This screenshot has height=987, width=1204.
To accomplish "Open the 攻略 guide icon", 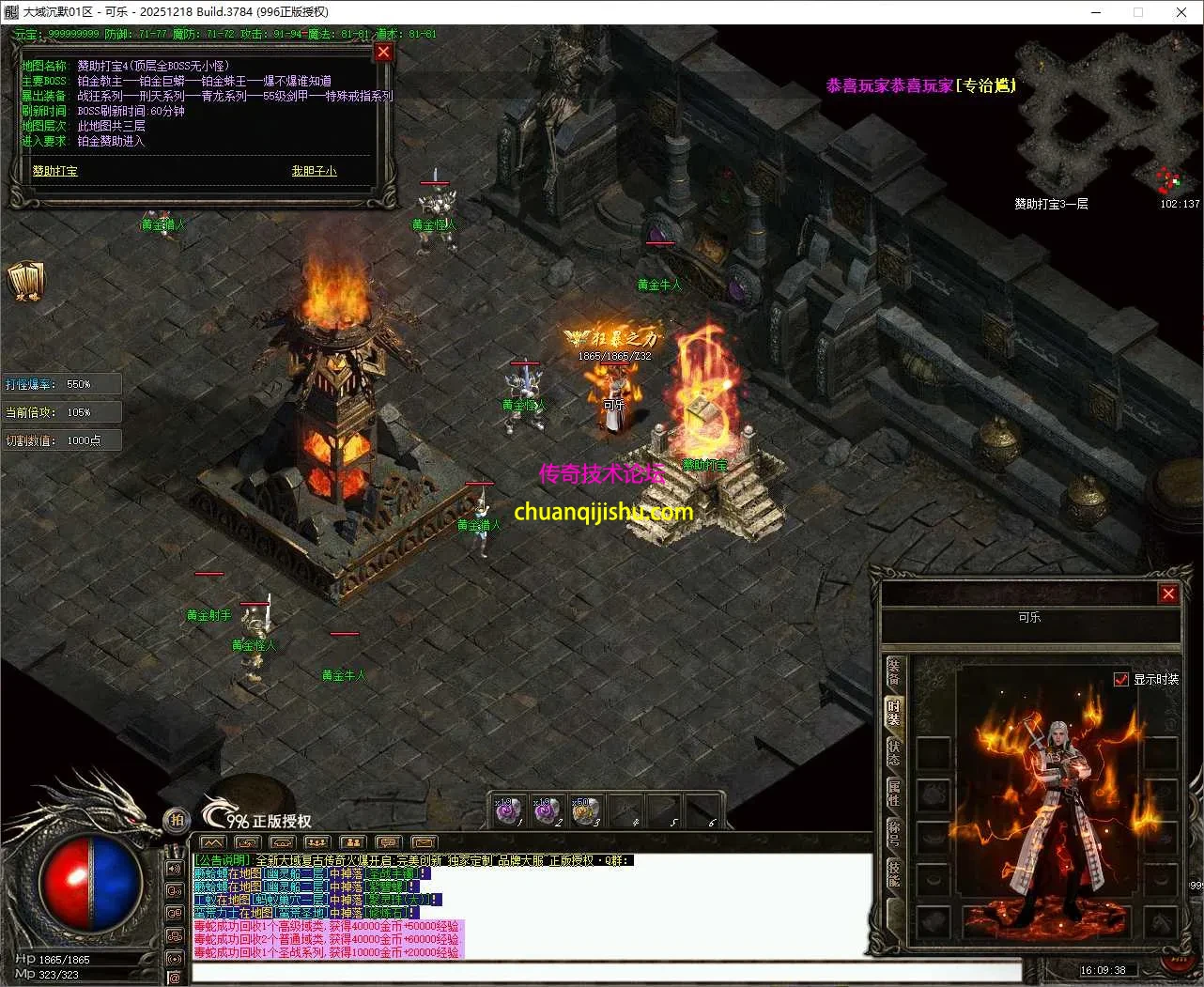I will [25, 282].
